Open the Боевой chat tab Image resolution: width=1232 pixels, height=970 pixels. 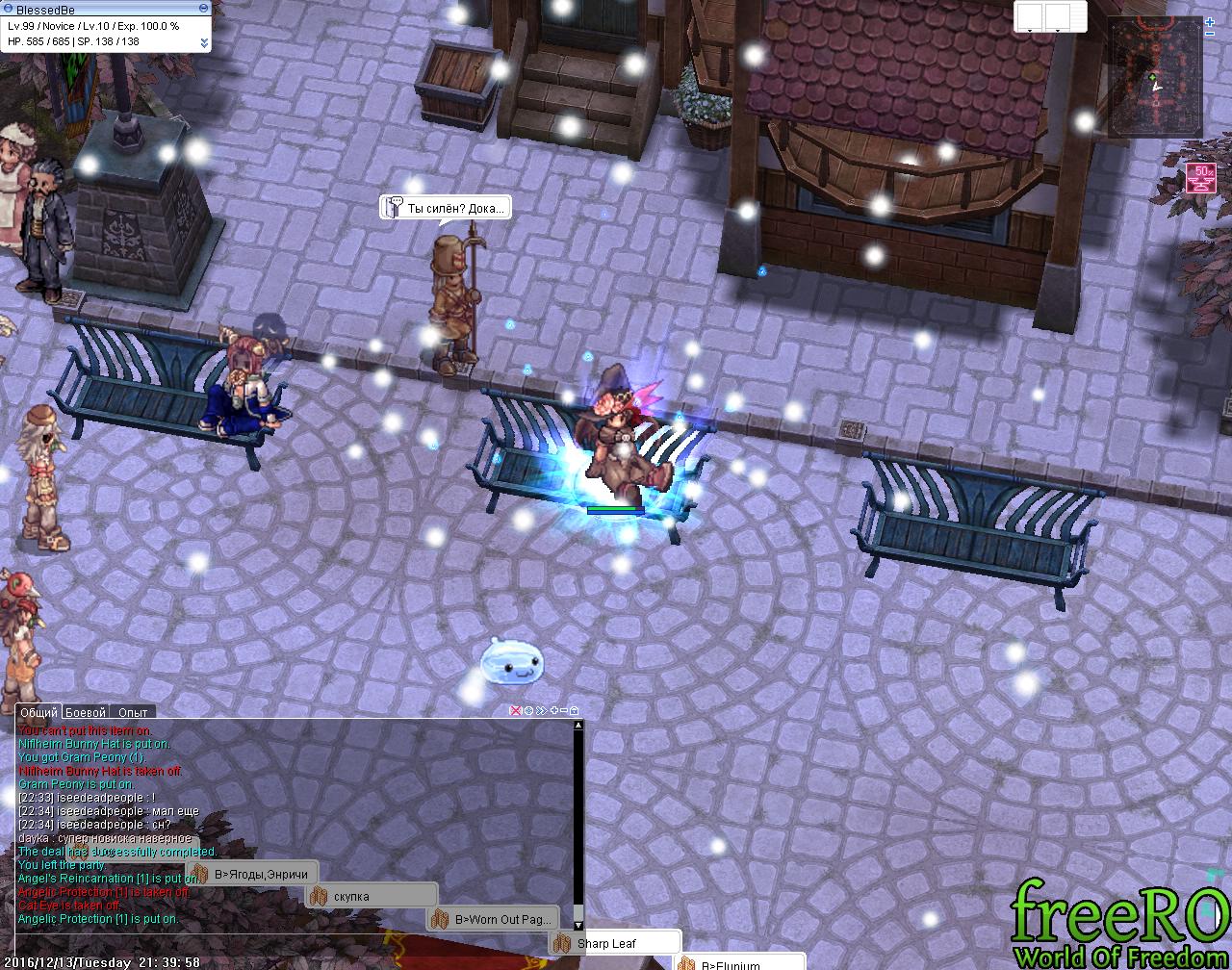(x=86, y=712)
